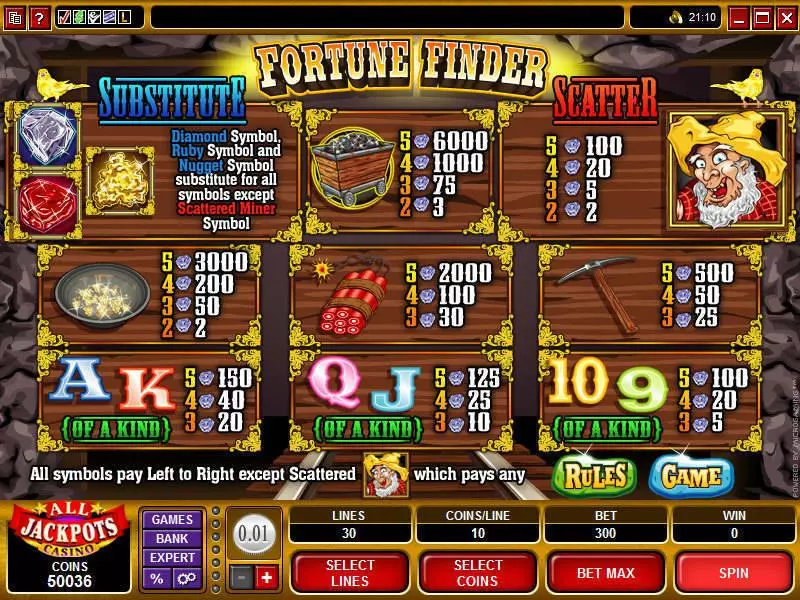Viewport: 800px width, 600px height.
Task: Open the RULES page
Action: point(595,476)
